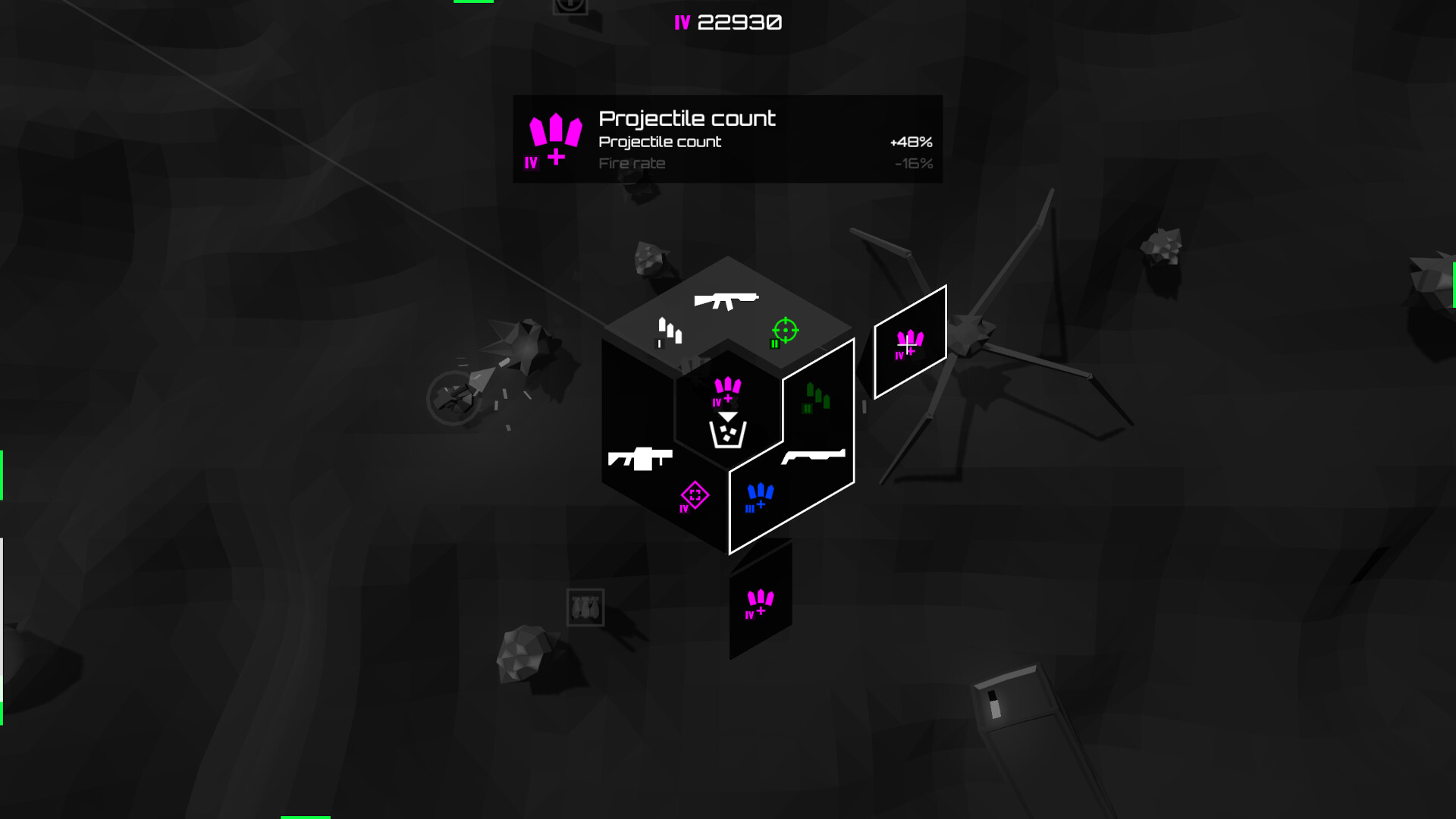Select the binoculars pickup icon on the left
The height and width of the screenshot is (819, 1456).
585,607
